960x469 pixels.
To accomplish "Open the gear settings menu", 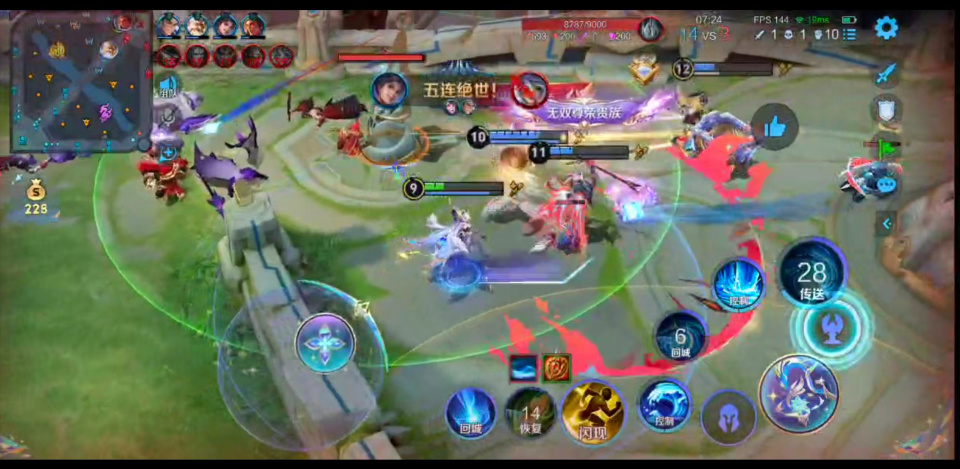I will 886,28.
